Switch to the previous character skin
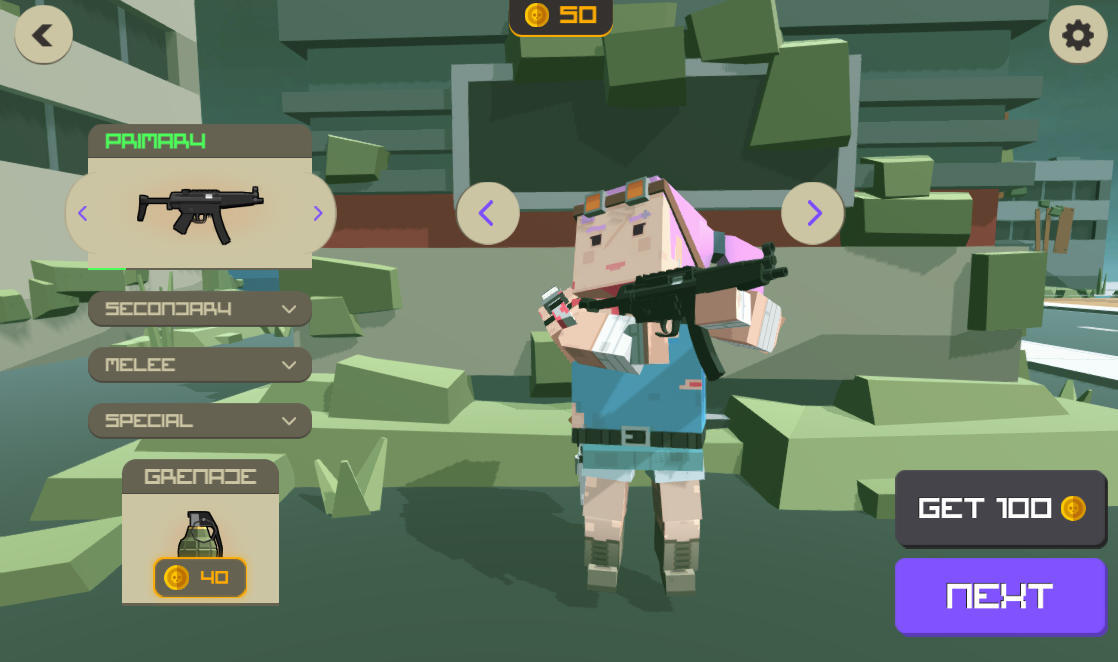1118x662 pixels. pyautogui.click(x=487, y=213)
